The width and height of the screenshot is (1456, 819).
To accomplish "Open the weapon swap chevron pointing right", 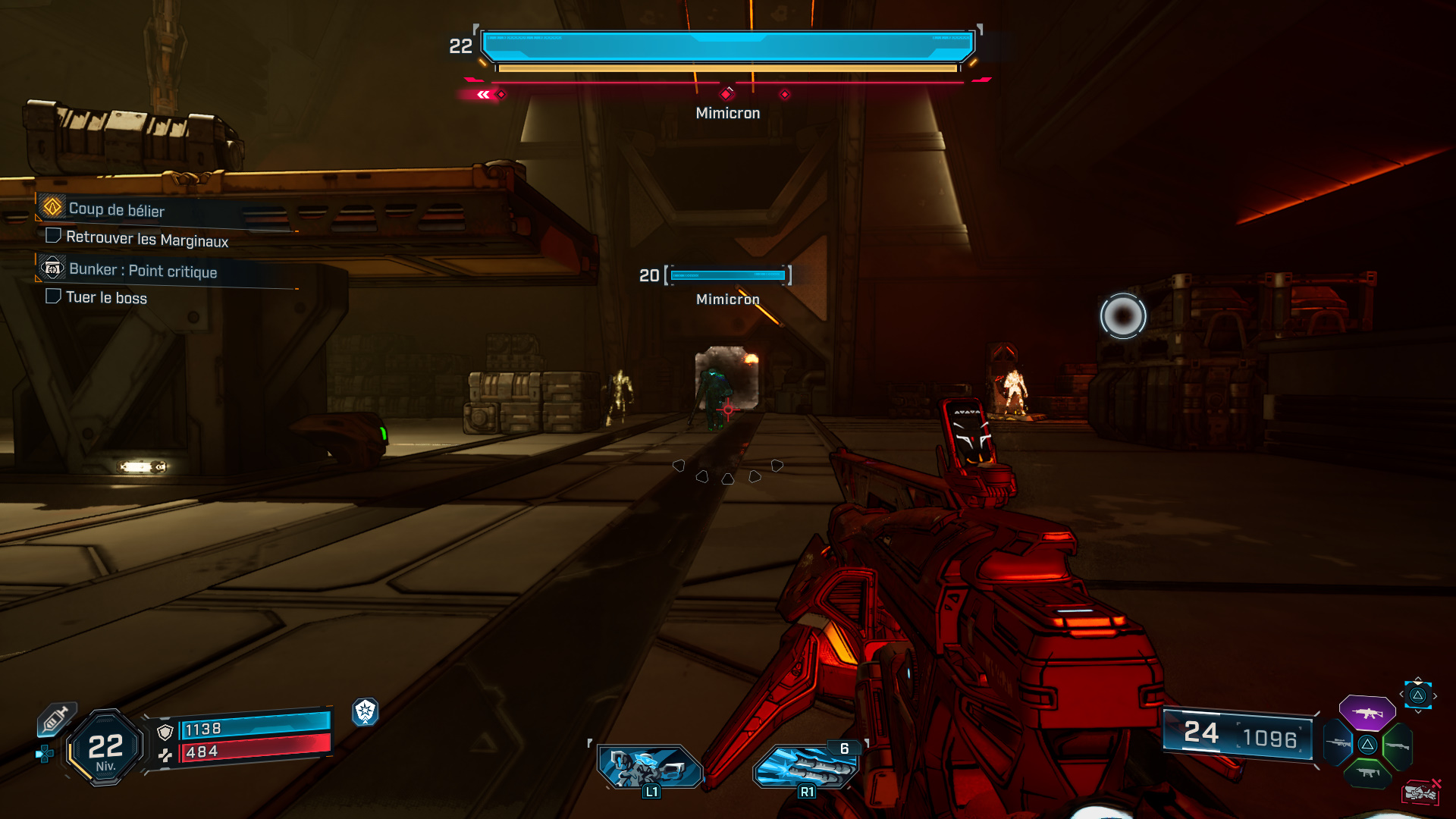I will click(x=1435, y=696).
